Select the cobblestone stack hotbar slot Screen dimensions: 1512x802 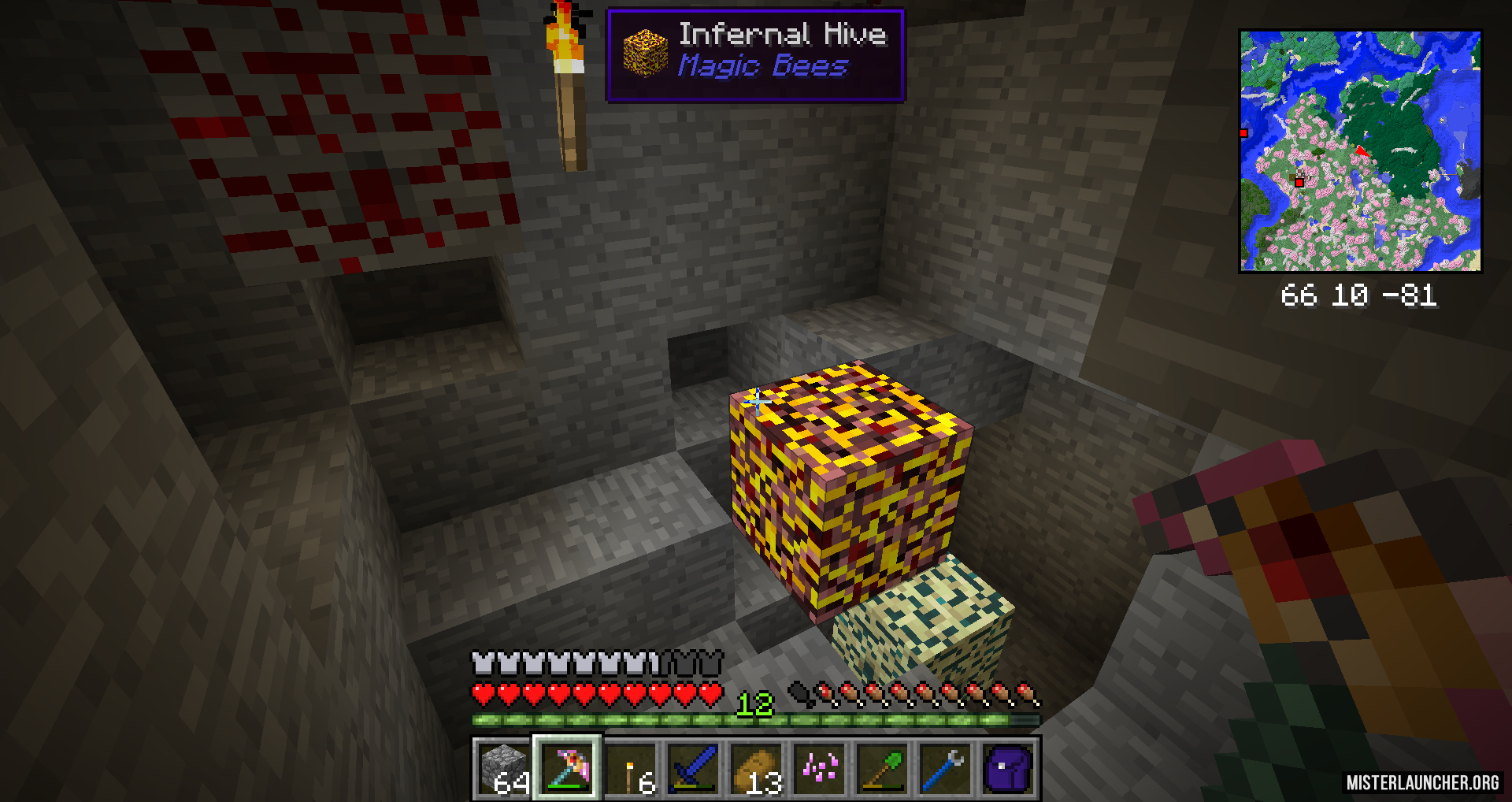504,768
